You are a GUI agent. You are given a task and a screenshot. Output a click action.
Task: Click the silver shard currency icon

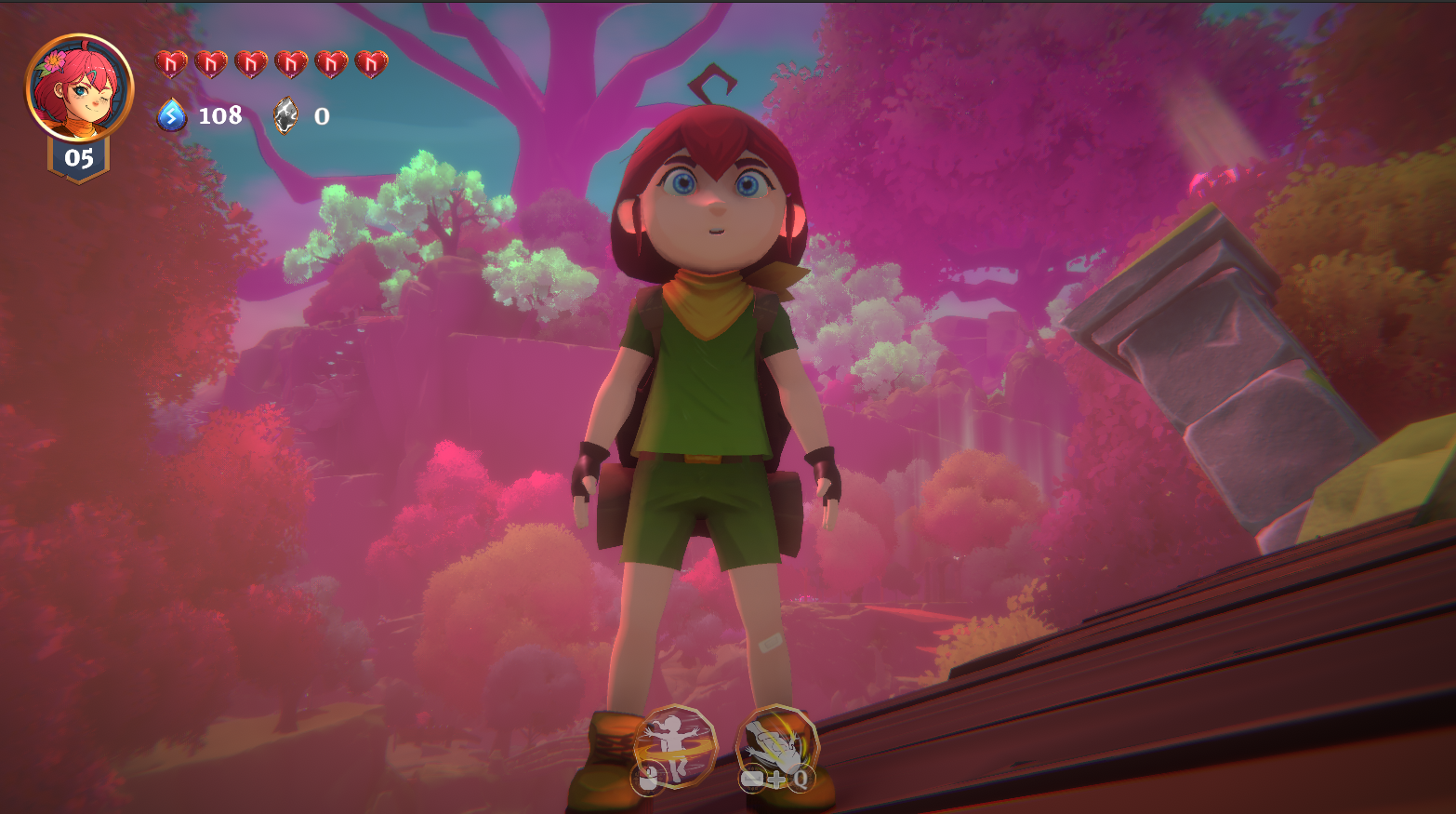pyautogui.click(x=284, y=117)
